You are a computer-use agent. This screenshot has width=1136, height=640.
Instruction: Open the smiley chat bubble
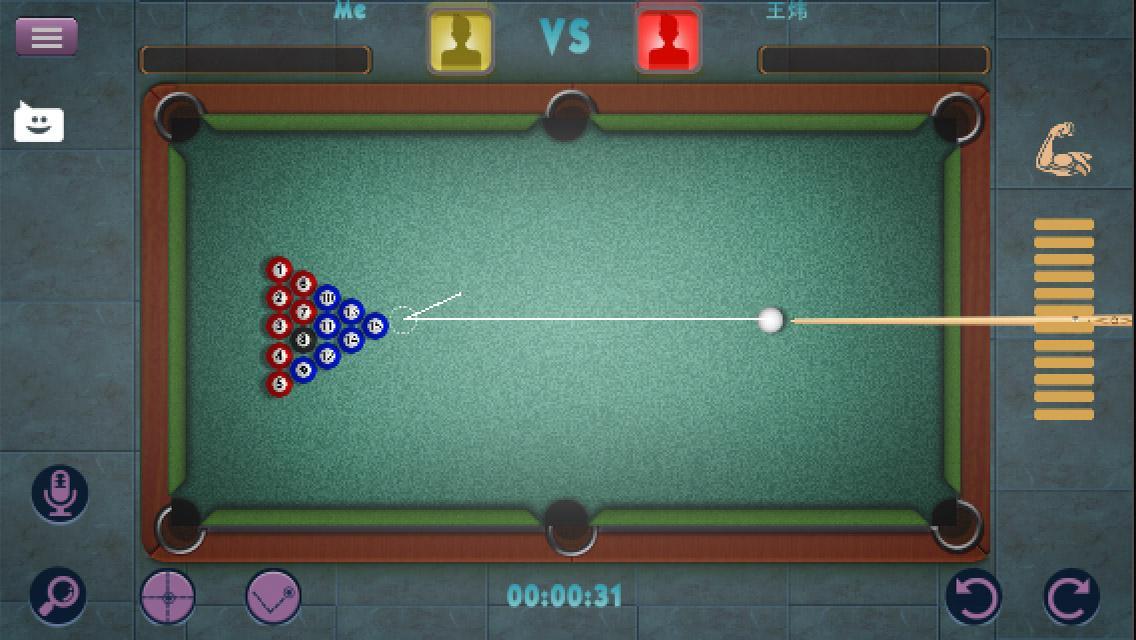39,123
